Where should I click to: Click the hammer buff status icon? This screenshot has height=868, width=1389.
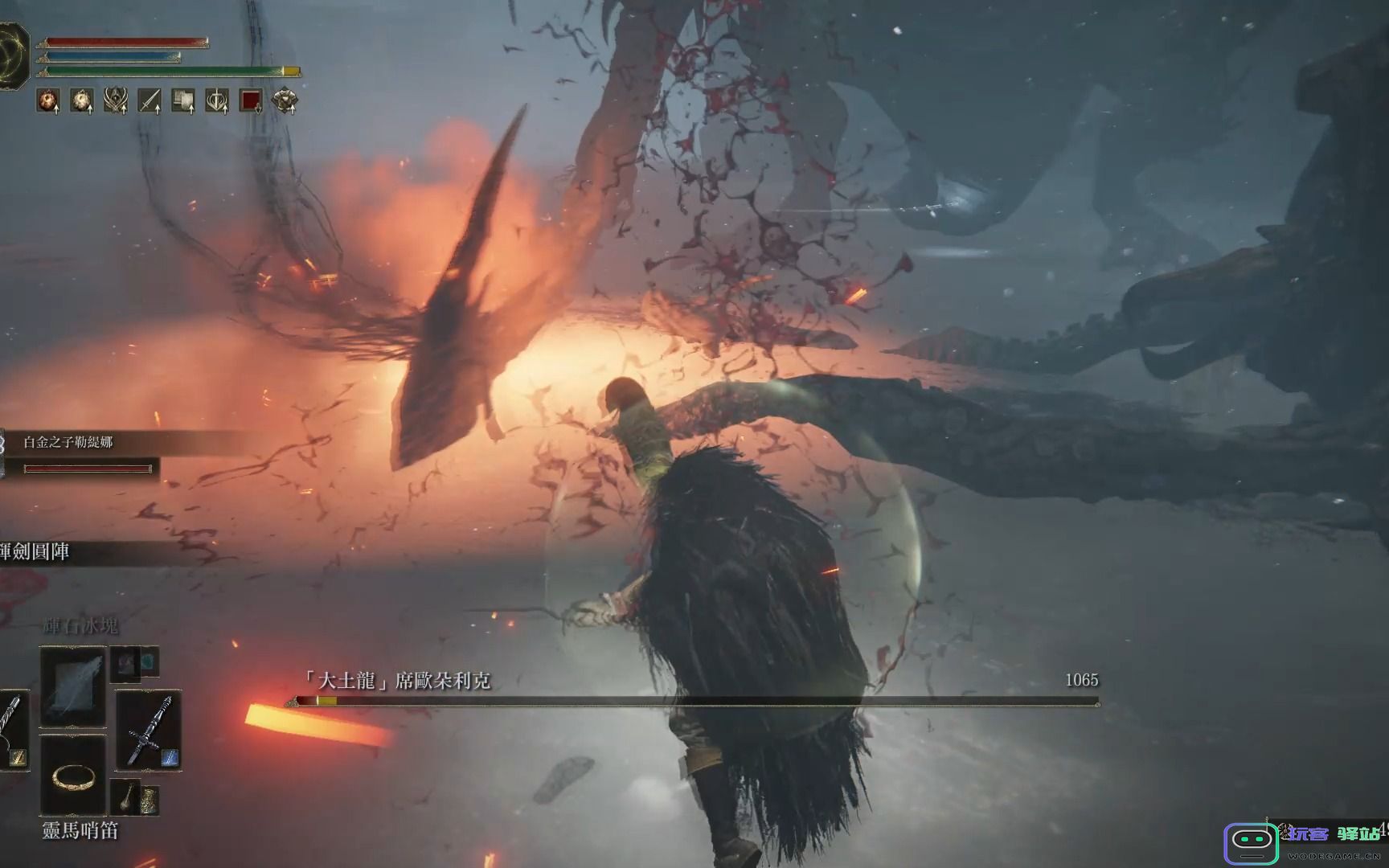tap(183, 100)
